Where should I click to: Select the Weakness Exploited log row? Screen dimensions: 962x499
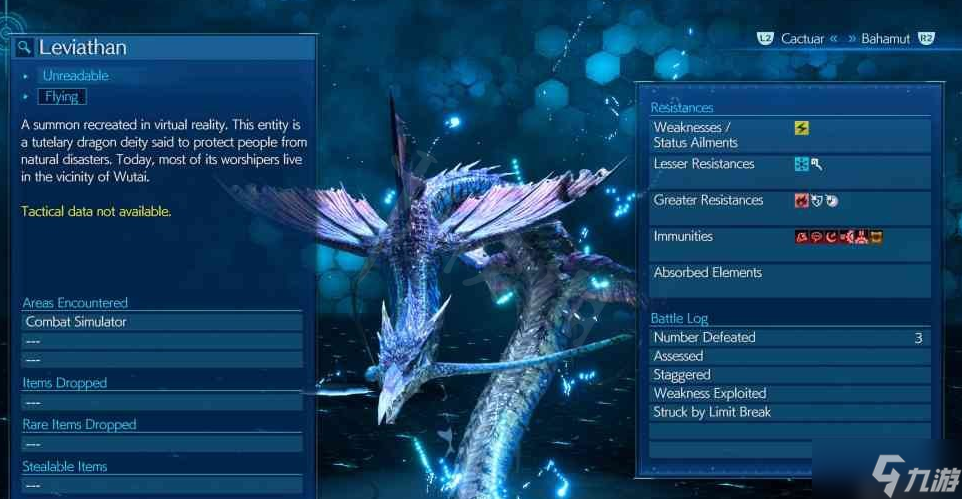[789, 394]
